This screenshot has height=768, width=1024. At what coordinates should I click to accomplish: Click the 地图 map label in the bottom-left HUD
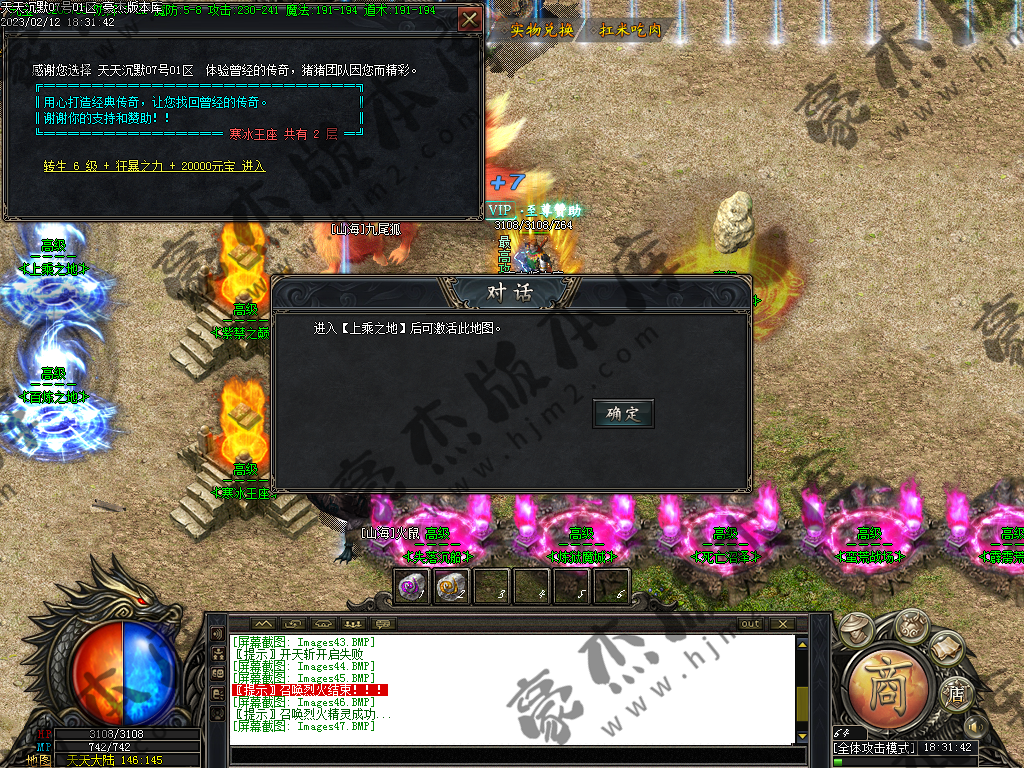(x=38, y=760)
